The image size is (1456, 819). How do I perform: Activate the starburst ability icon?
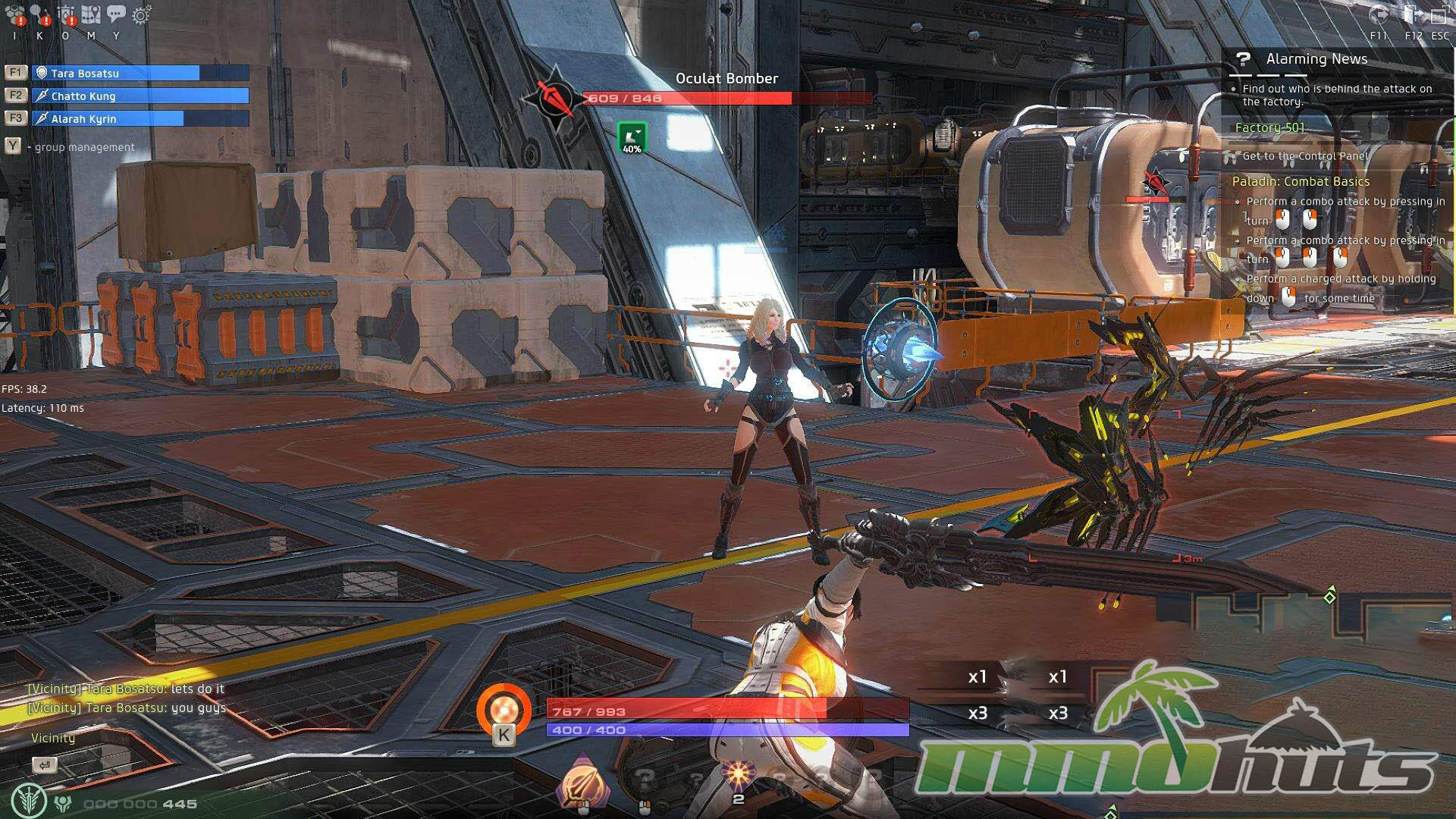[737, 775]
